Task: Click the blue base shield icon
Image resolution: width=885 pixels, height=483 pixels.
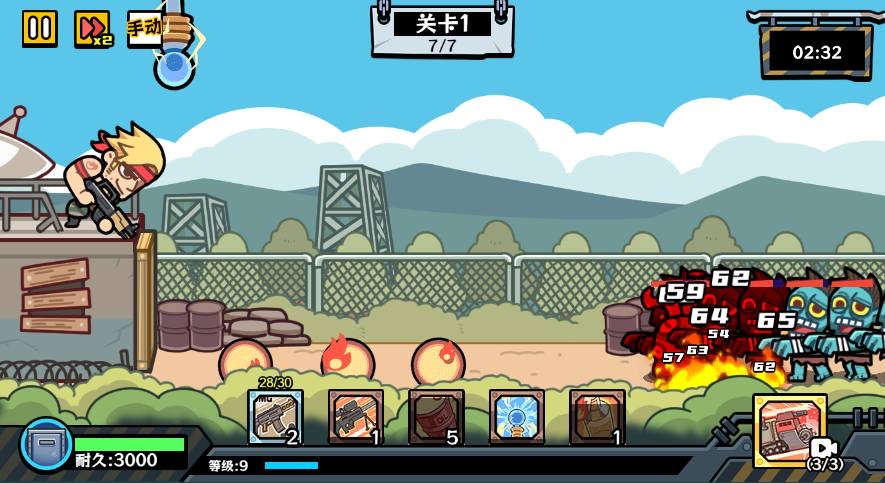Action: click(x=46, y=445)
